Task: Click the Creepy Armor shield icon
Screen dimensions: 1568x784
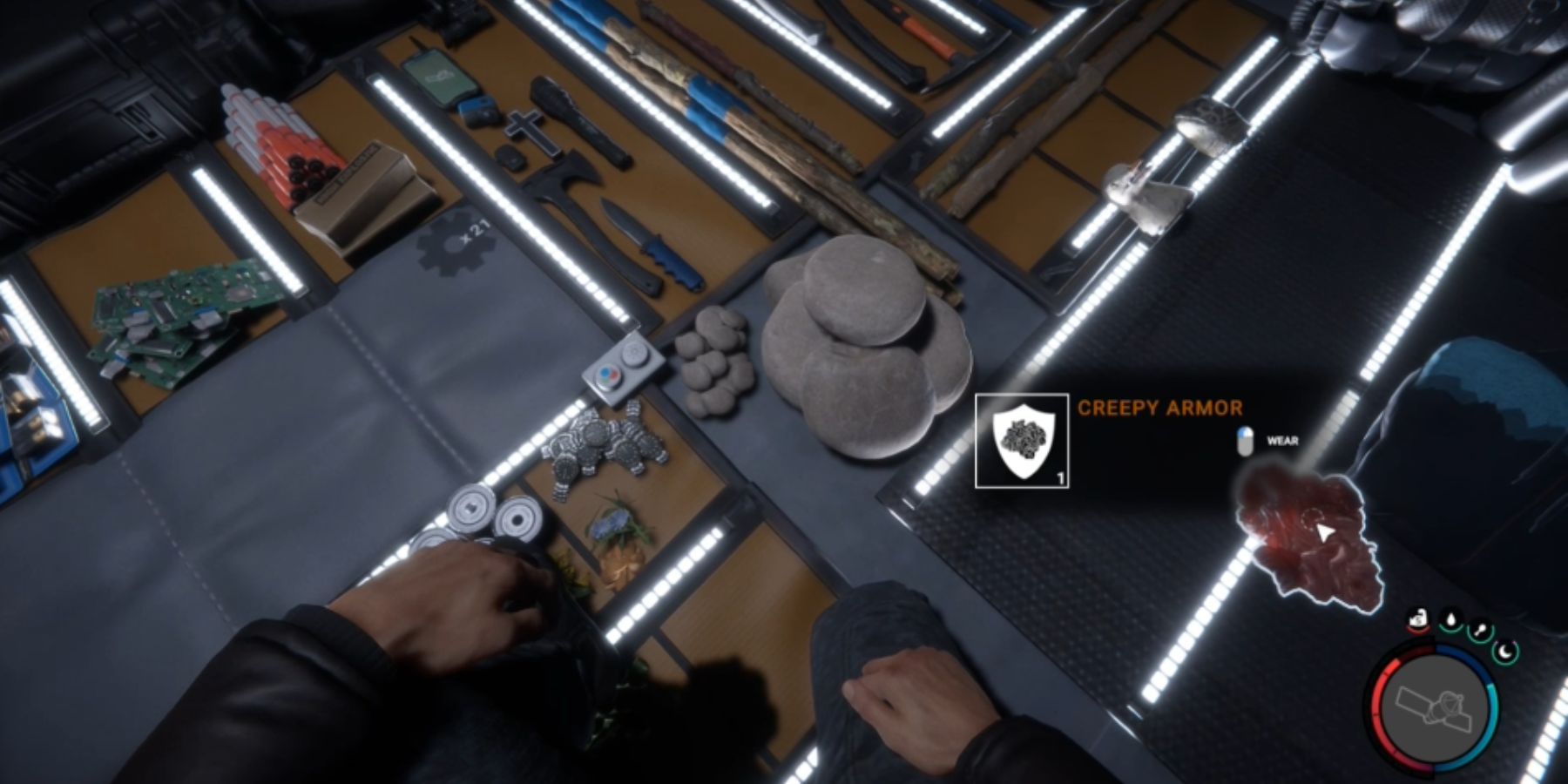Action: (x=1022, y=441)
